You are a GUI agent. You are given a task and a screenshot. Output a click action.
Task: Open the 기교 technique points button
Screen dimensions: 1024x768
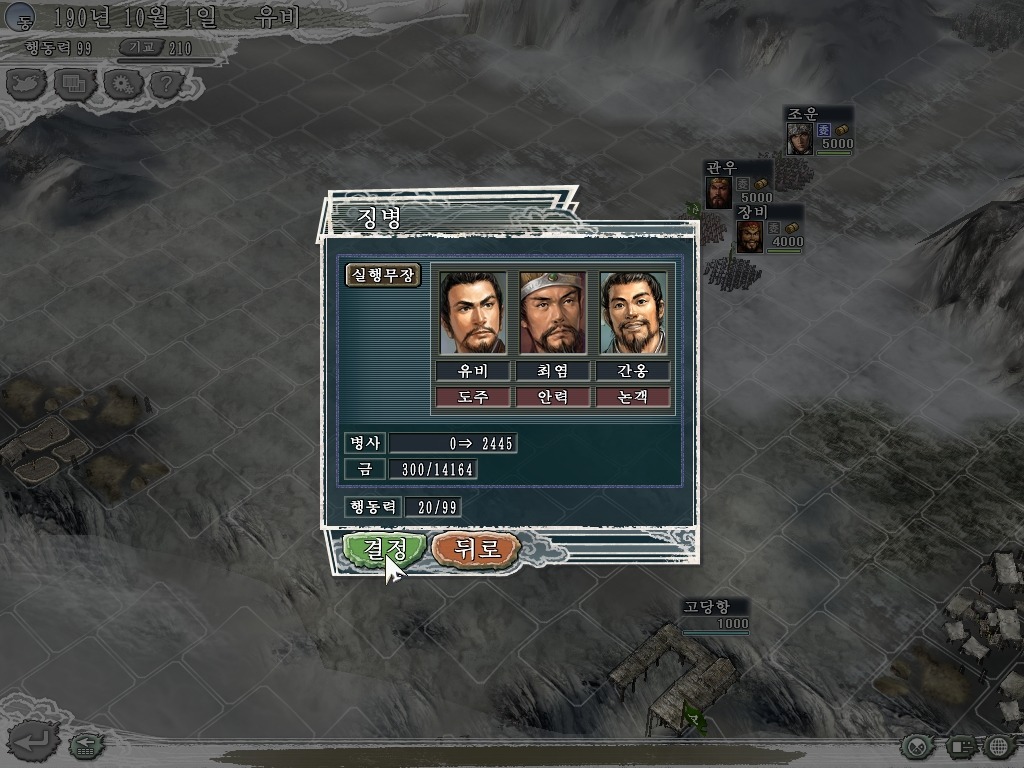coord(141,47)
